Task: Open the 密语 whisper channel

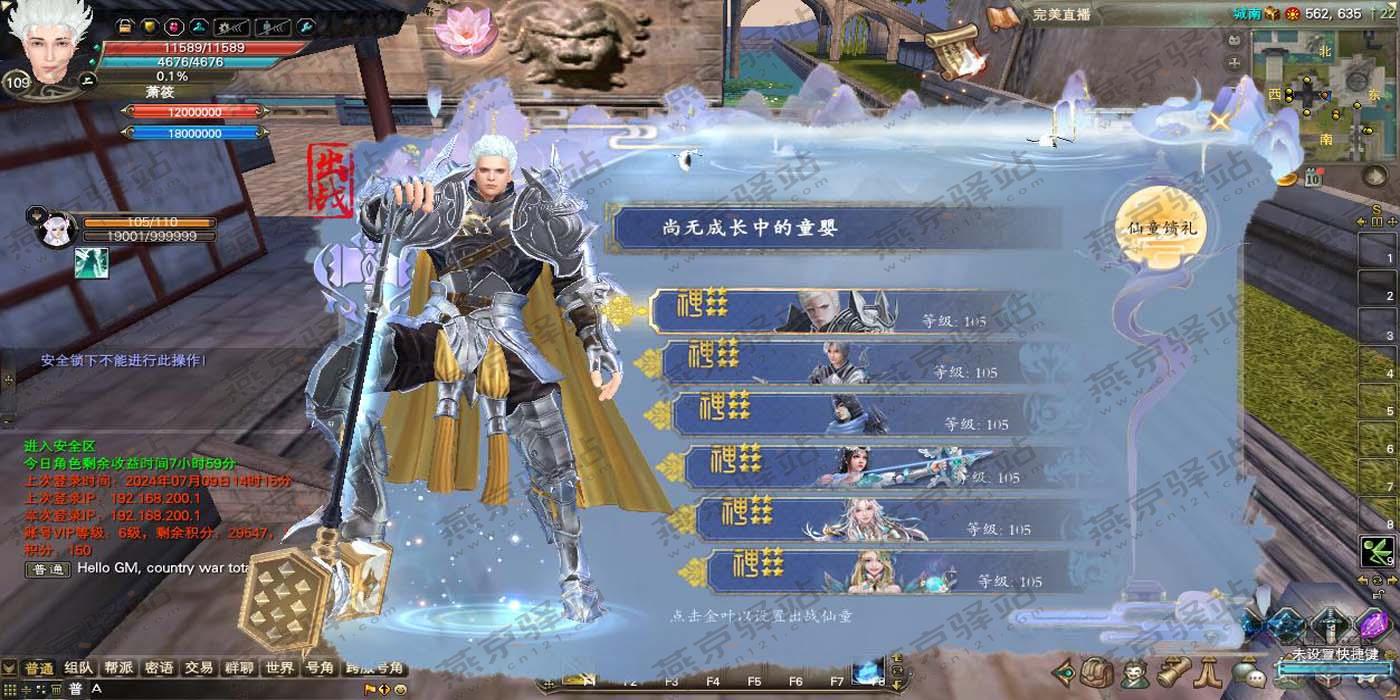Action: (159, 668)
